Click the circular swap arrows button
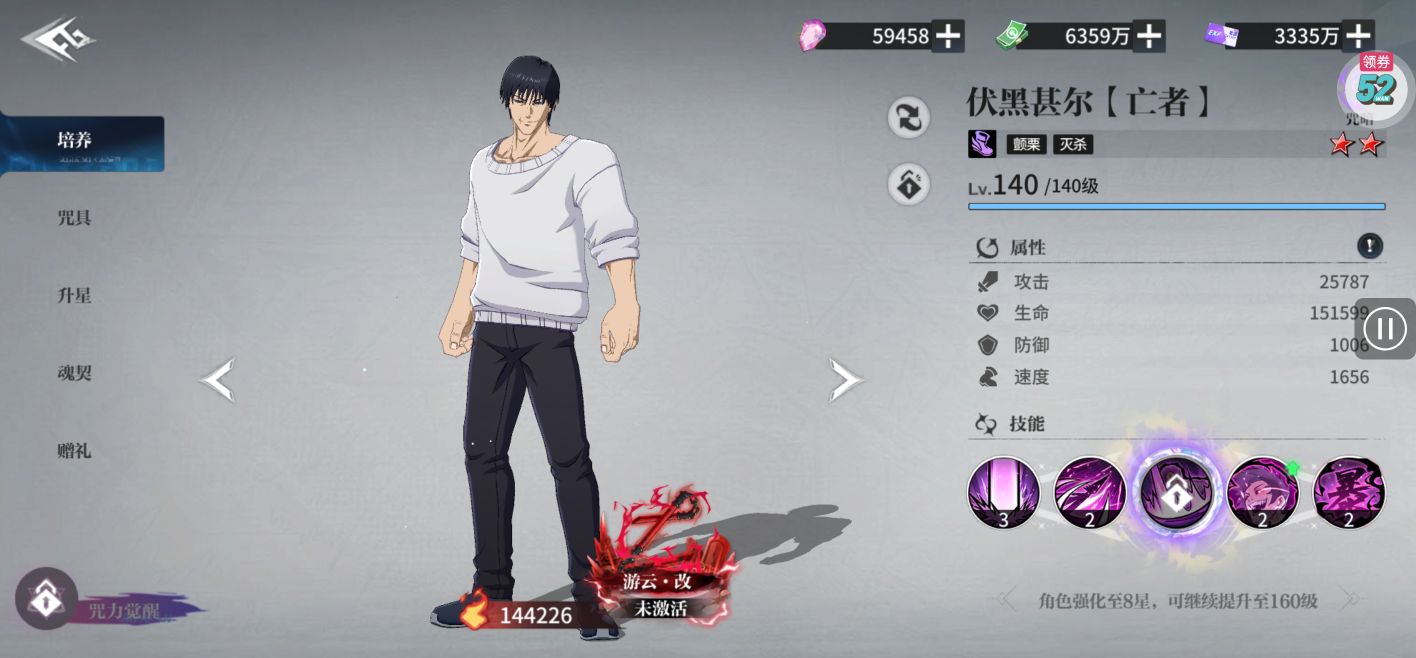This screenshot has width=1416, height=658. (x=909, y=118)
